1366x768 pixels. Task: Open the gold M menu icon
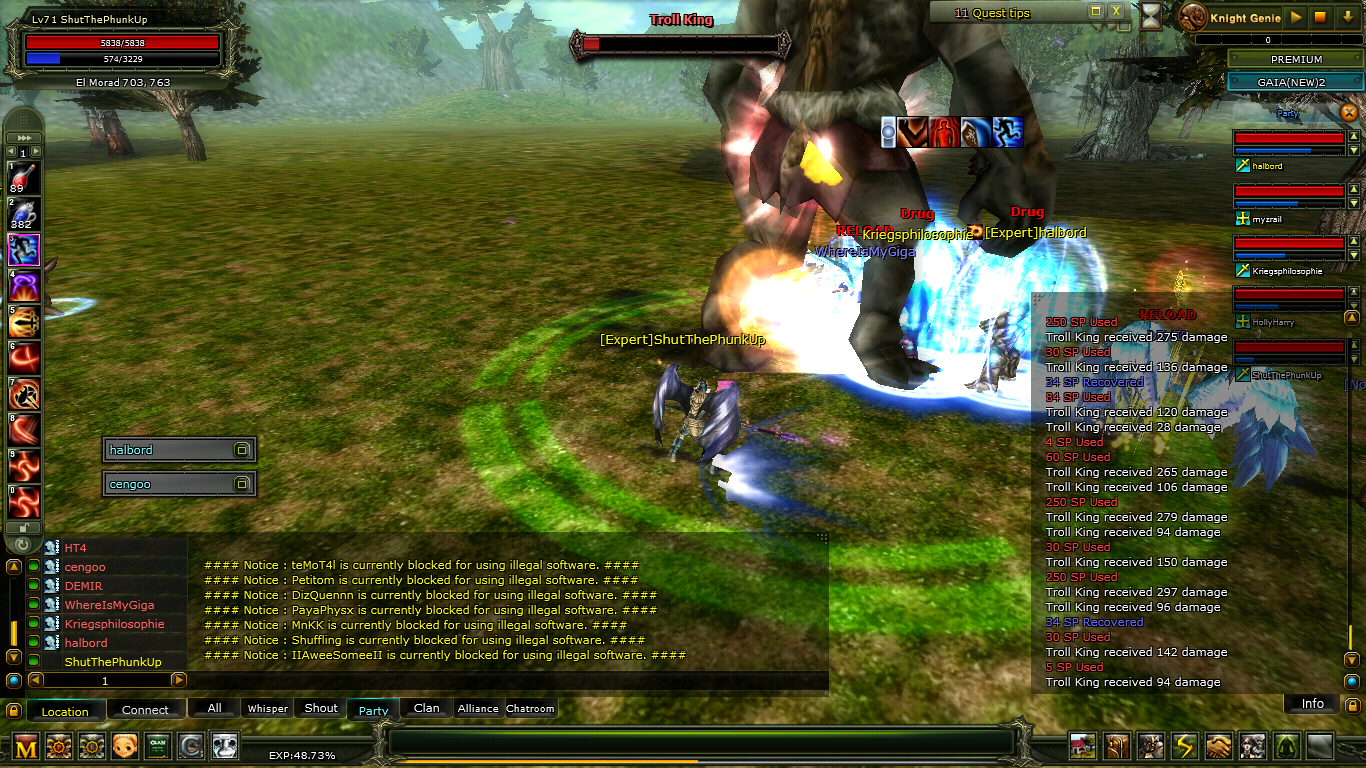pos(26,746)
